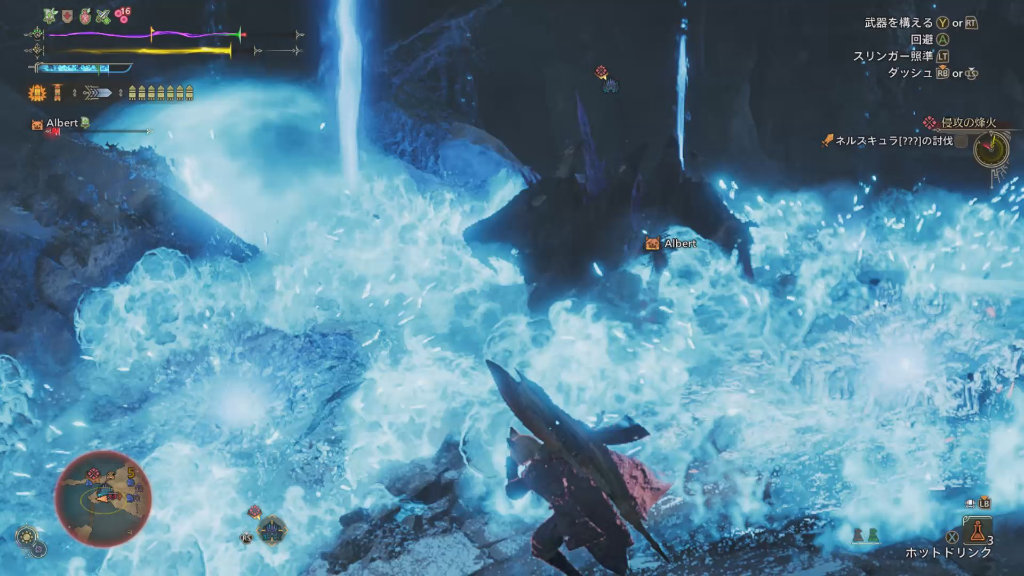This screenshot has height=576, width=1024.
Task: Select Albert's party member entry
Action: [62, 123]
